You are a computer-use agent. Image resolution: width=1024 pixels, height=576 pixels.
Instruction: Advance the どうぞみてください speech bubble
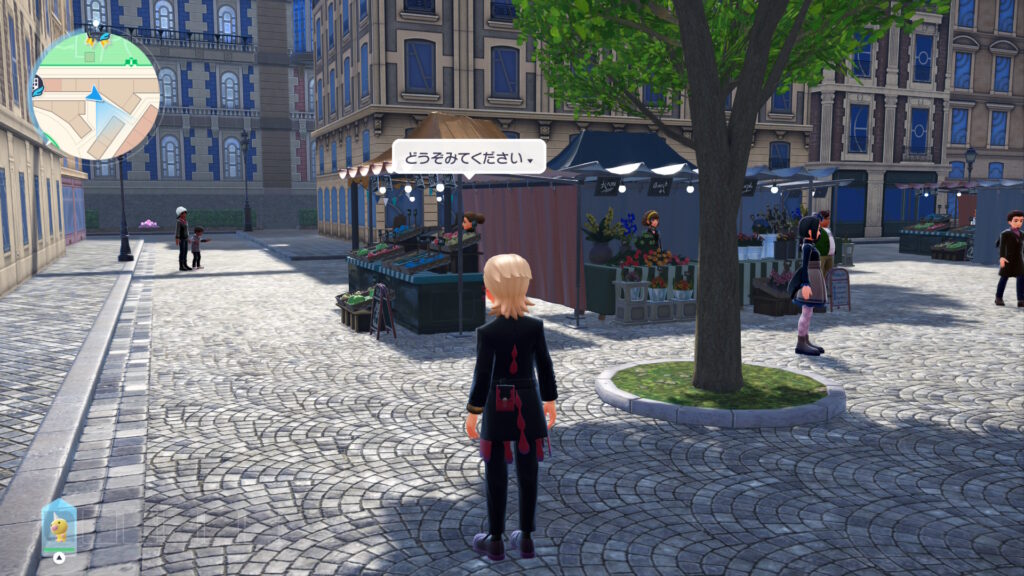468,157
